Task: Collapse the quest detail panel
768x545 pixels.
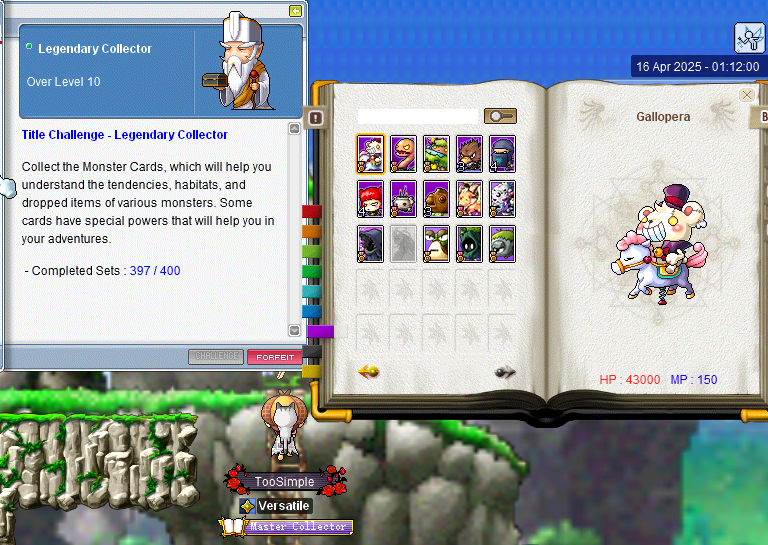Action: [295, 11]
